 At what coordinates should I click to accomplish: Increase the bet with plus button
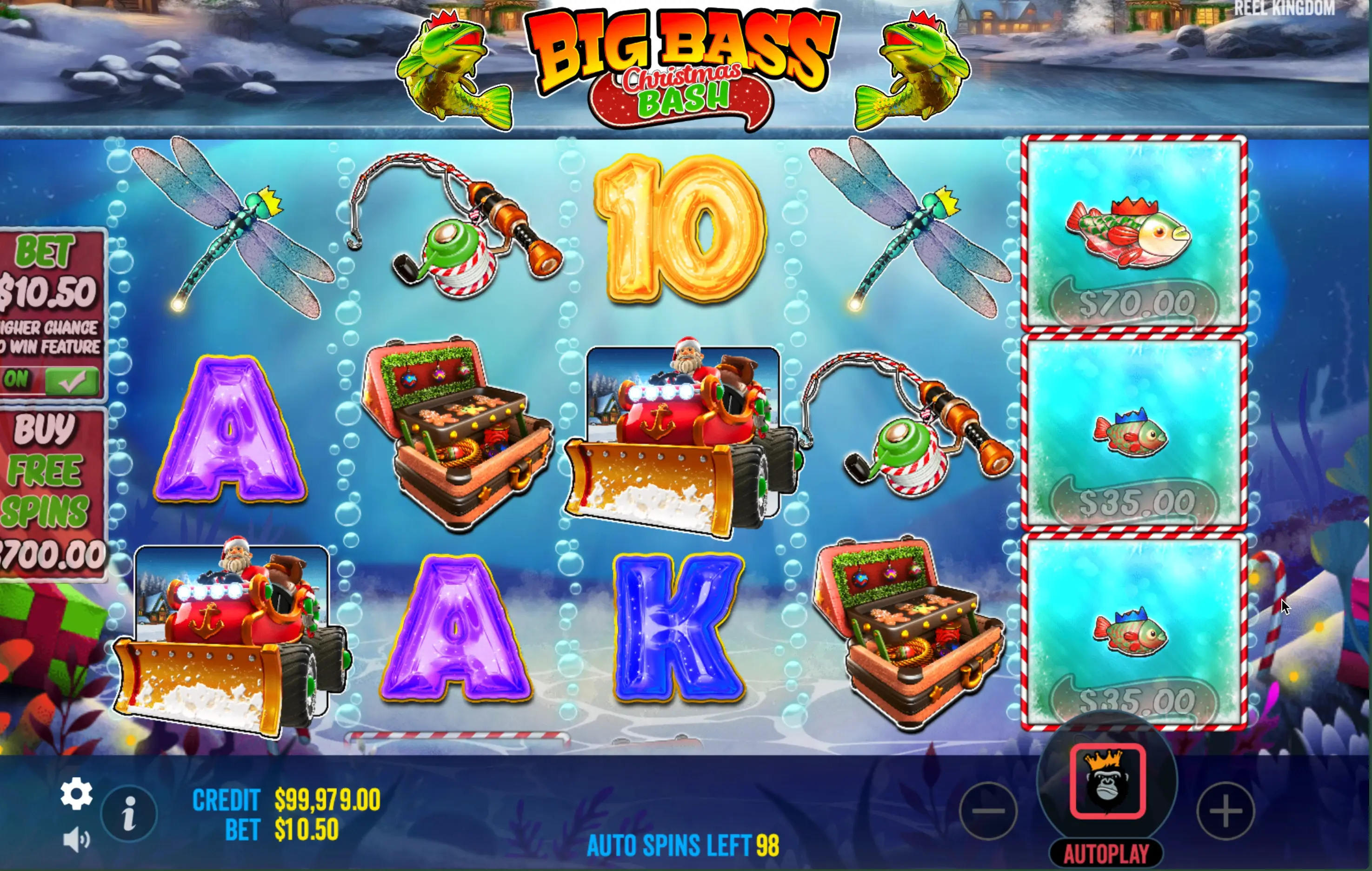[x=1225, y=811]
